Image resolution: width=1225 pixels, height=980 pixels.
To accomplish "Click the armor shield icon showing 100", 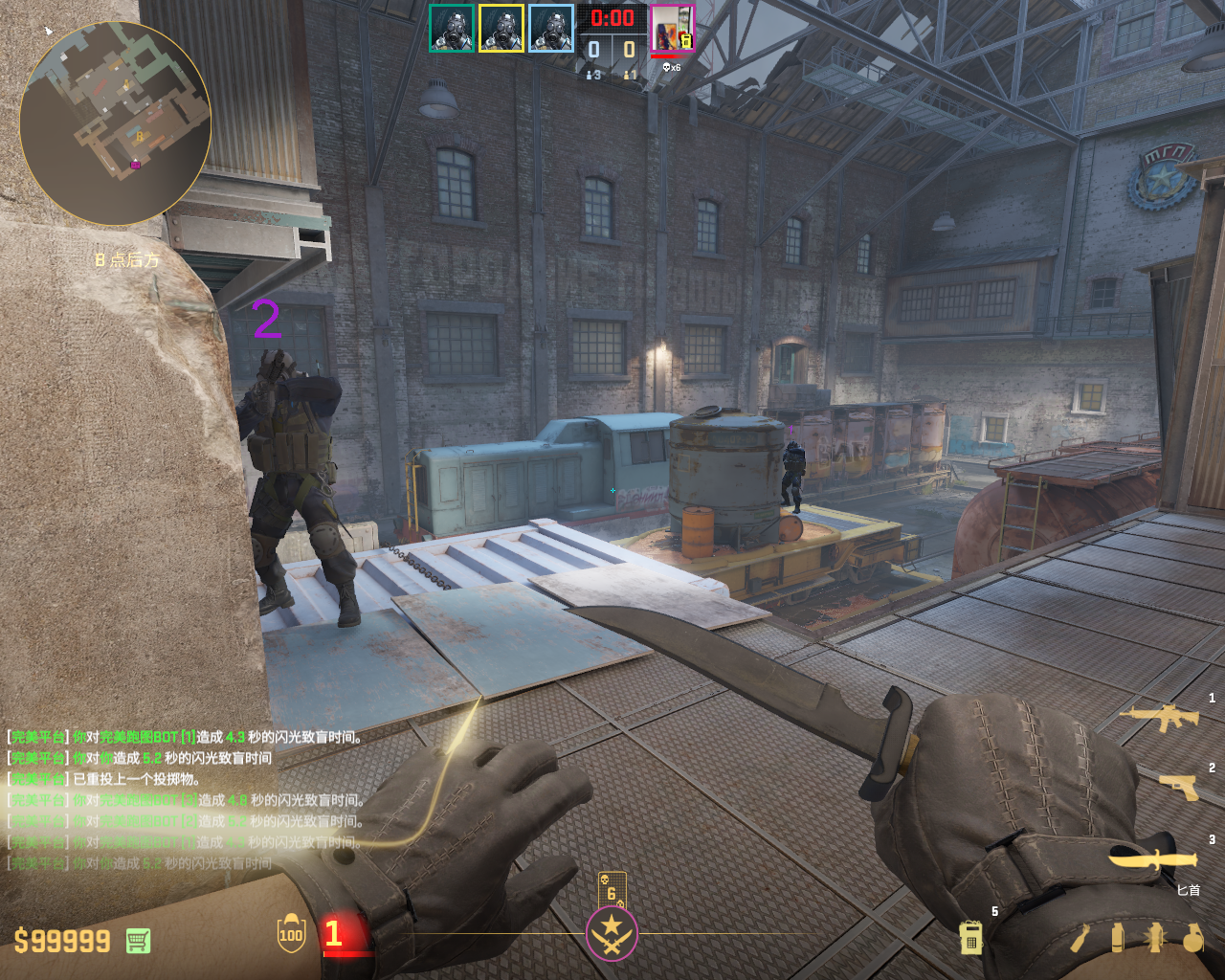I will 291,934.
